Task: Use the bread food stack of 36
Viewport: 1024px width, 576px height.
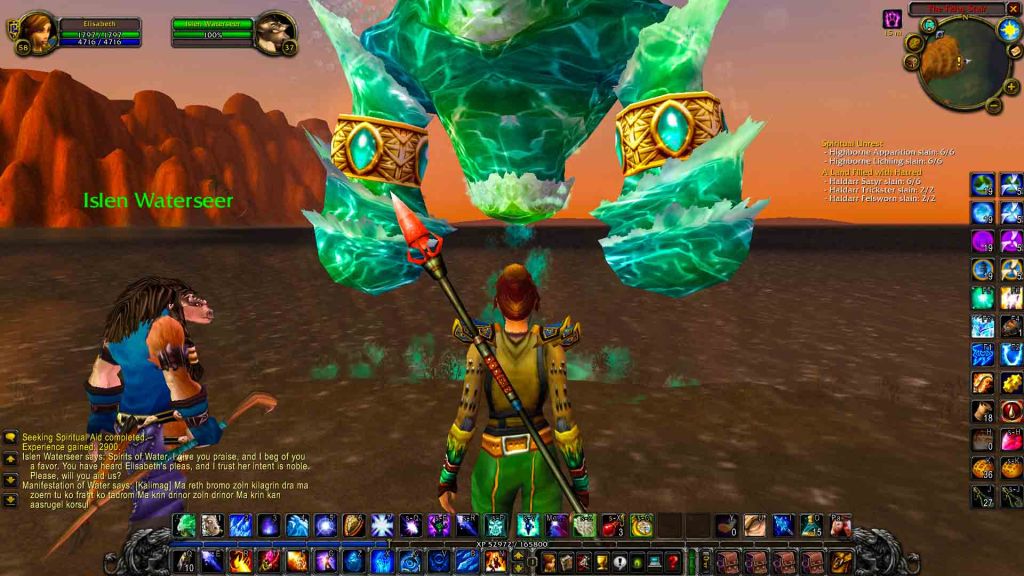Action: (983, 467)
